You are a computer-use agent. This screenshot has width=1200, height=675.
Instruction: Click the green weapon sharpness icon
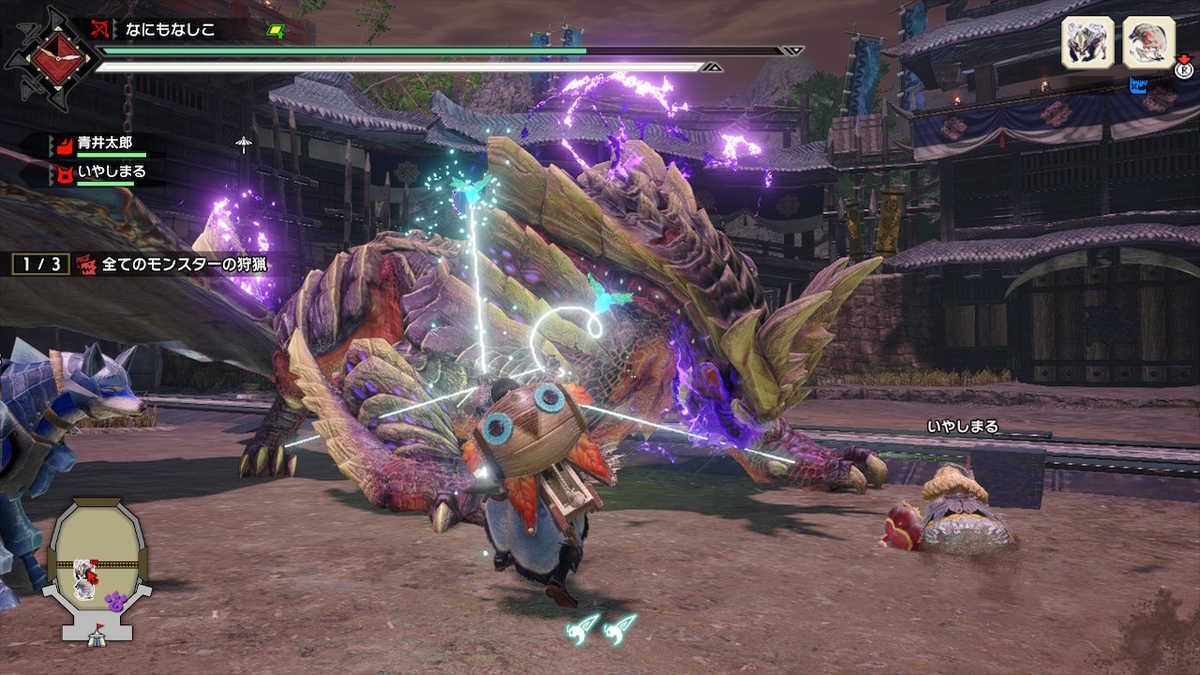click(274, 31)
